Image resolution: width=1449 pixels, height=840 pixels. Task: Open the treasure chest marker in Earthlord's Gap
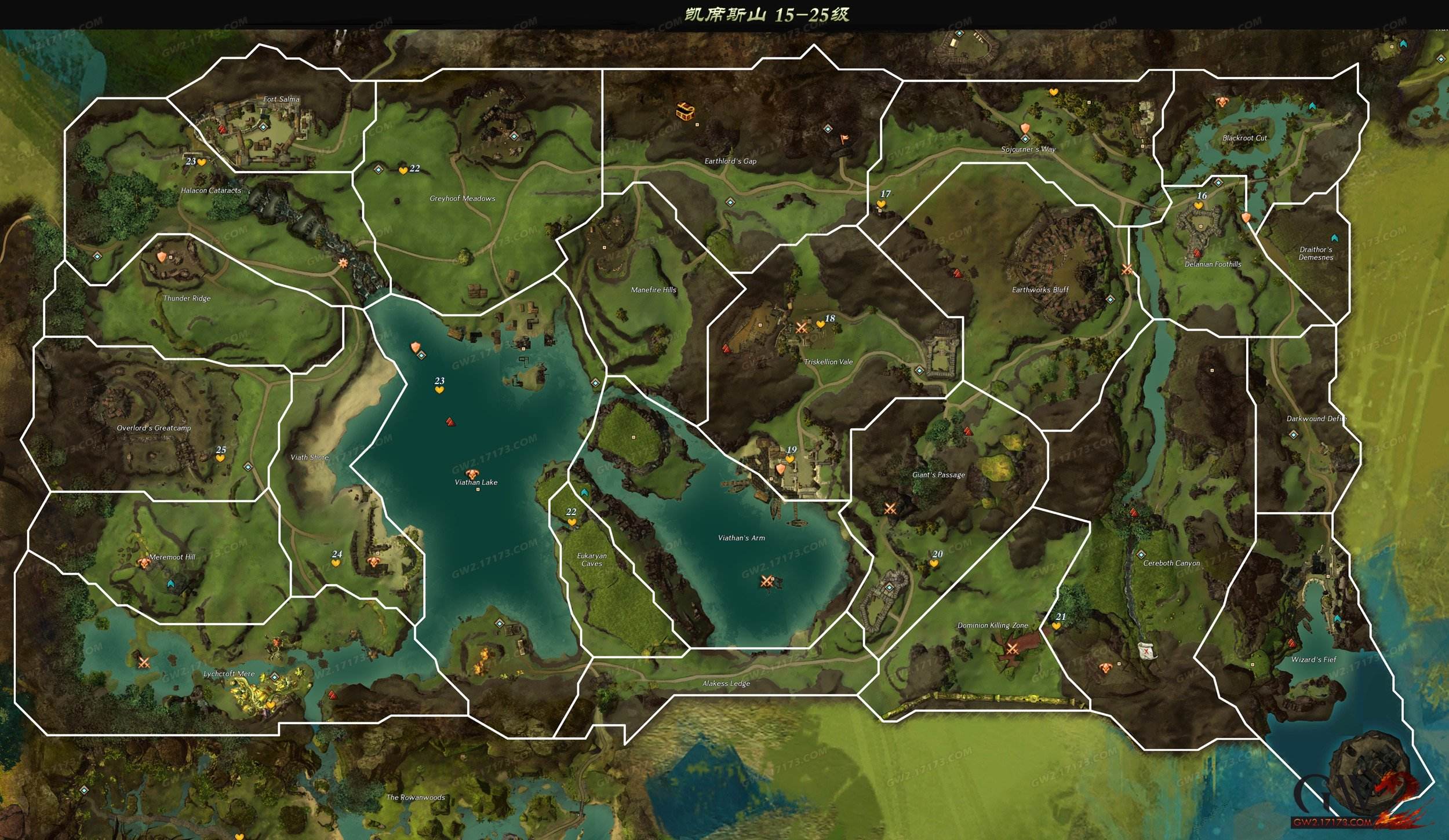click(685, 111)
